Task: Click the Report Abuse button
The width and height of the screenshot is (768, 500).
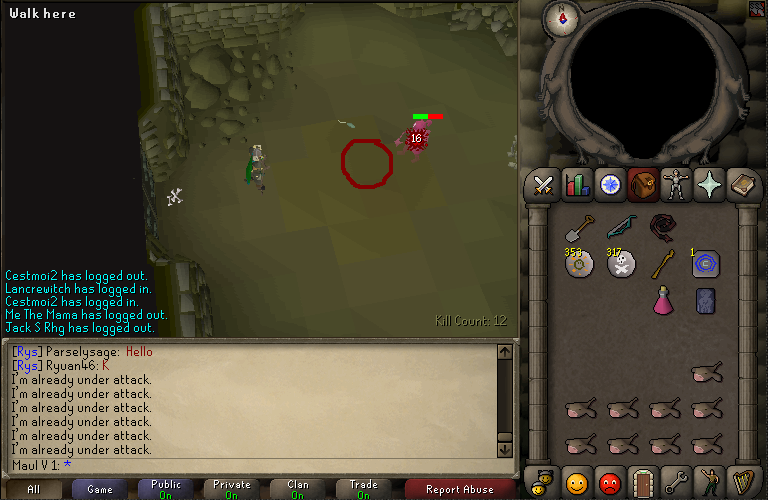Action: [460, 489]
